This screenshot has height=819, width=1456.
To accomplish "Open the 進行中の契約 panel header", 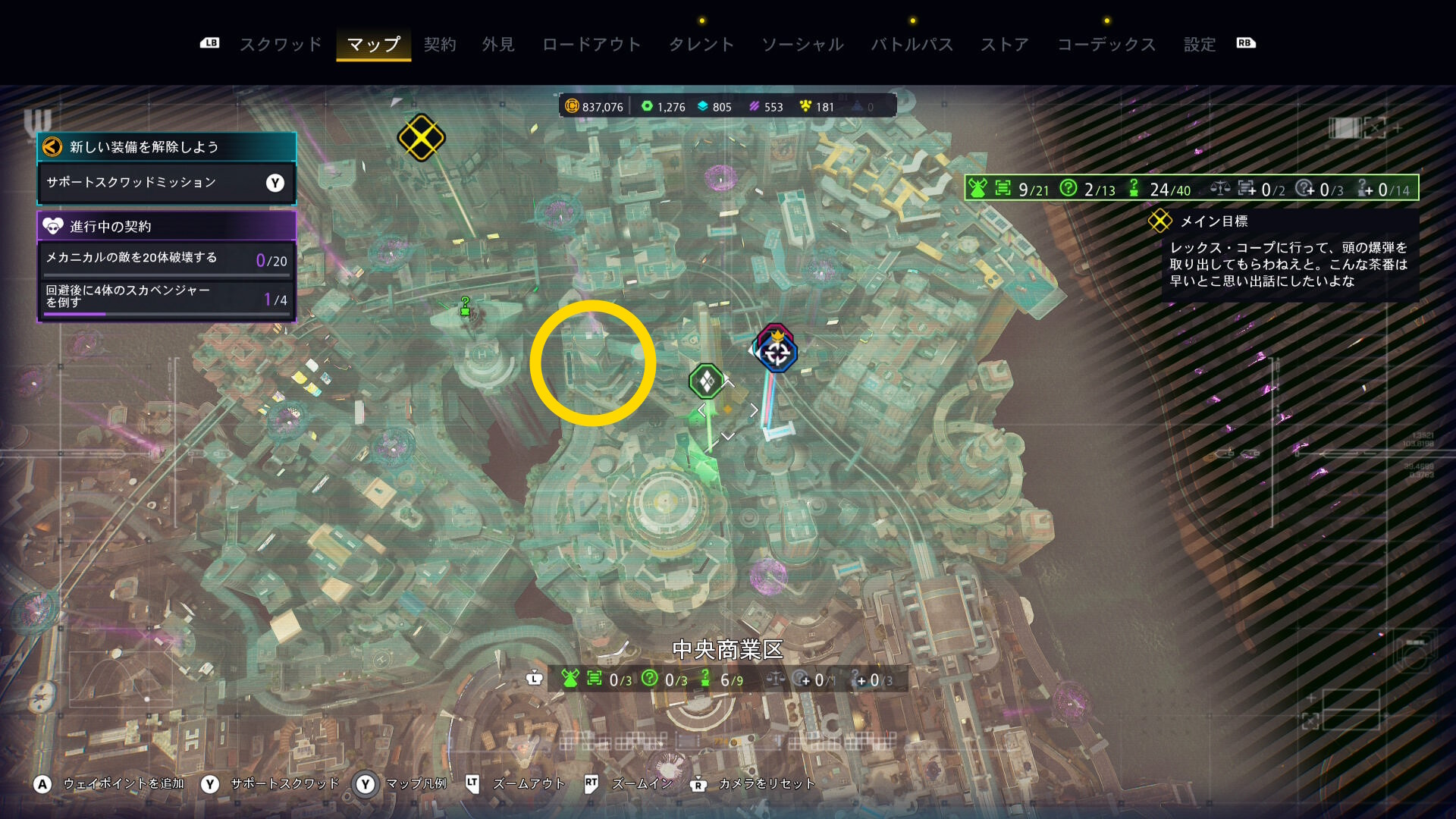I will 166,226.
